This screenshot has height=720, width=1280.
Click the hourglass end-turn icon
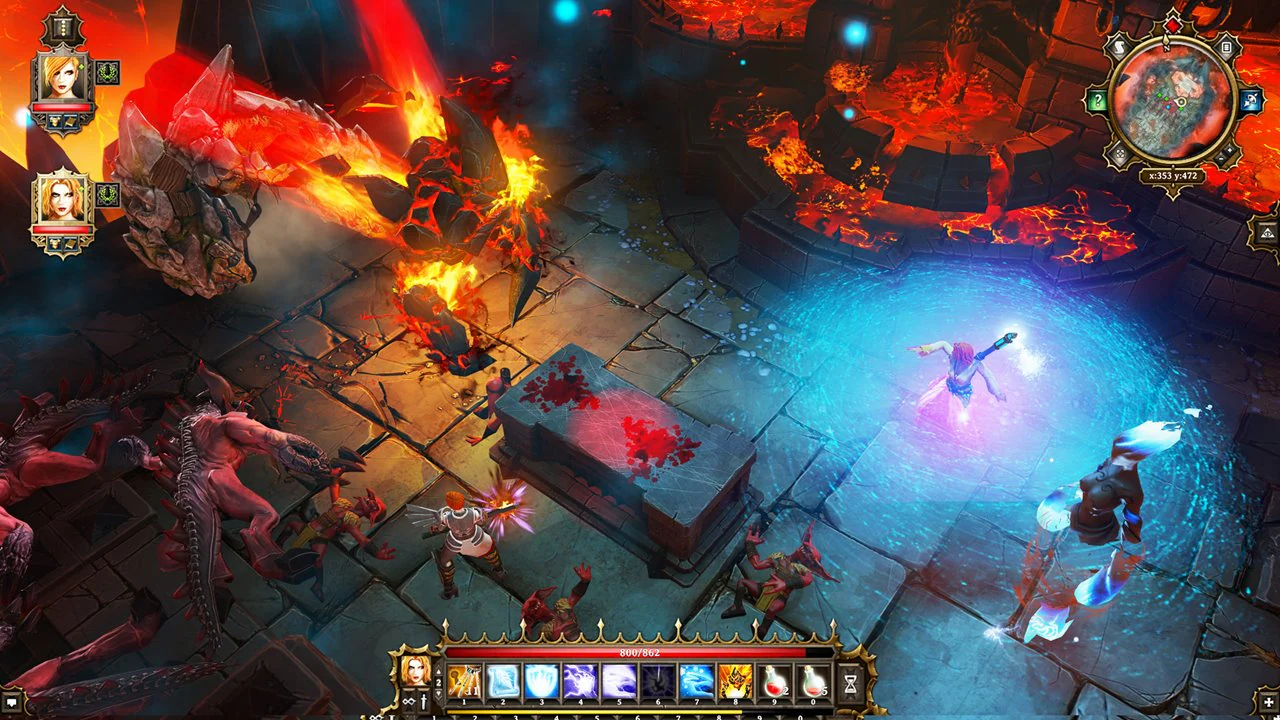pyautogui.click(x=849, y=681)
